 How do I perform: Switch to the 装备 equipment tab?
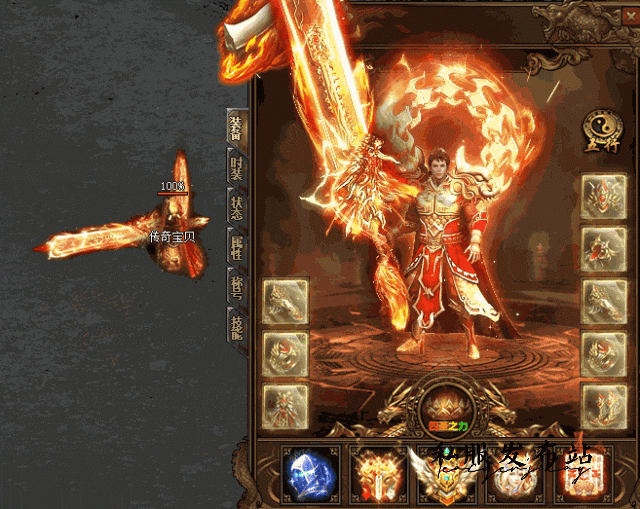click(237, 130)
